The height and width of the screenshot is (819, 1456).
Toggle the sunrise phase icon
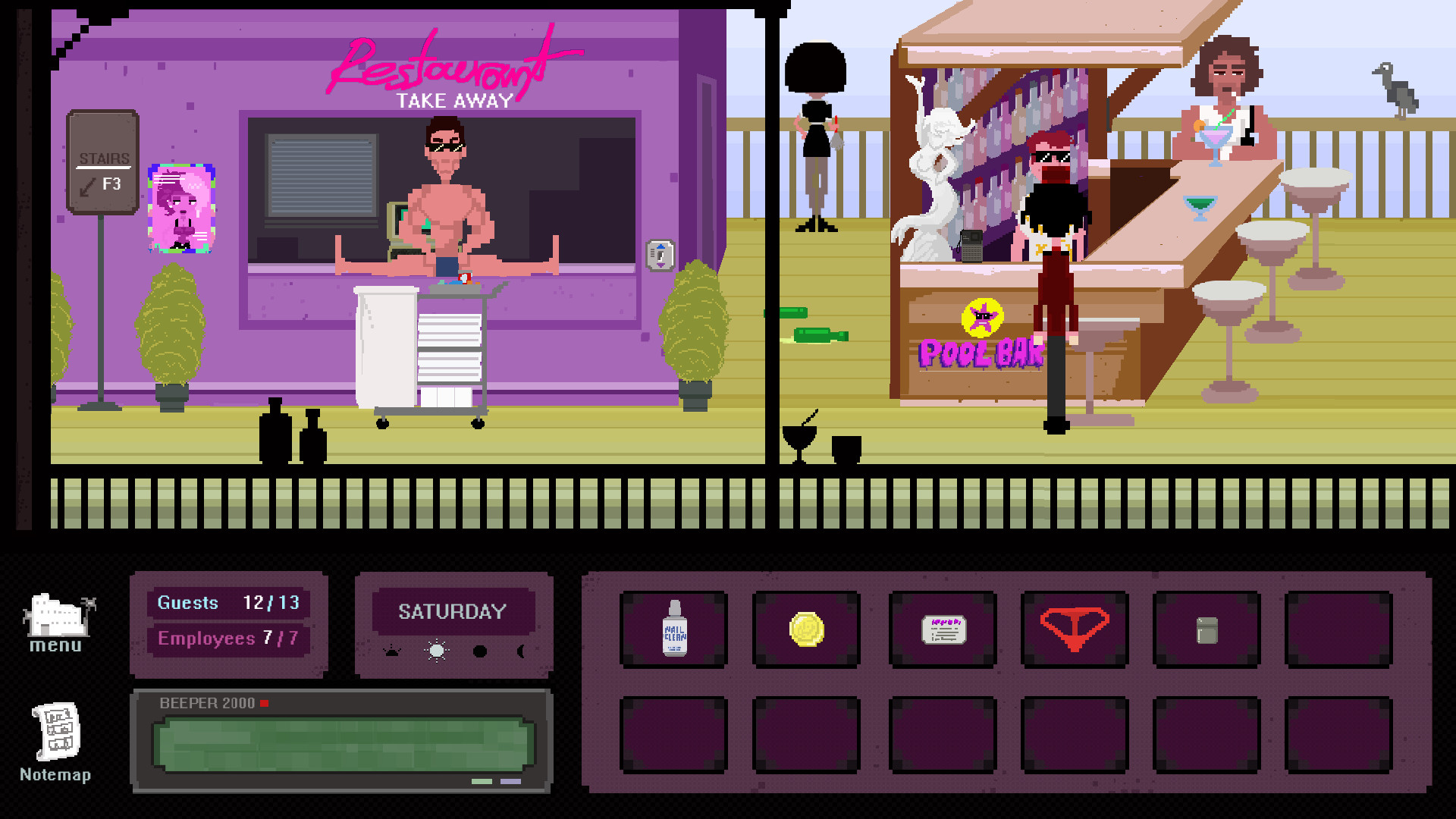pos(394,651)
